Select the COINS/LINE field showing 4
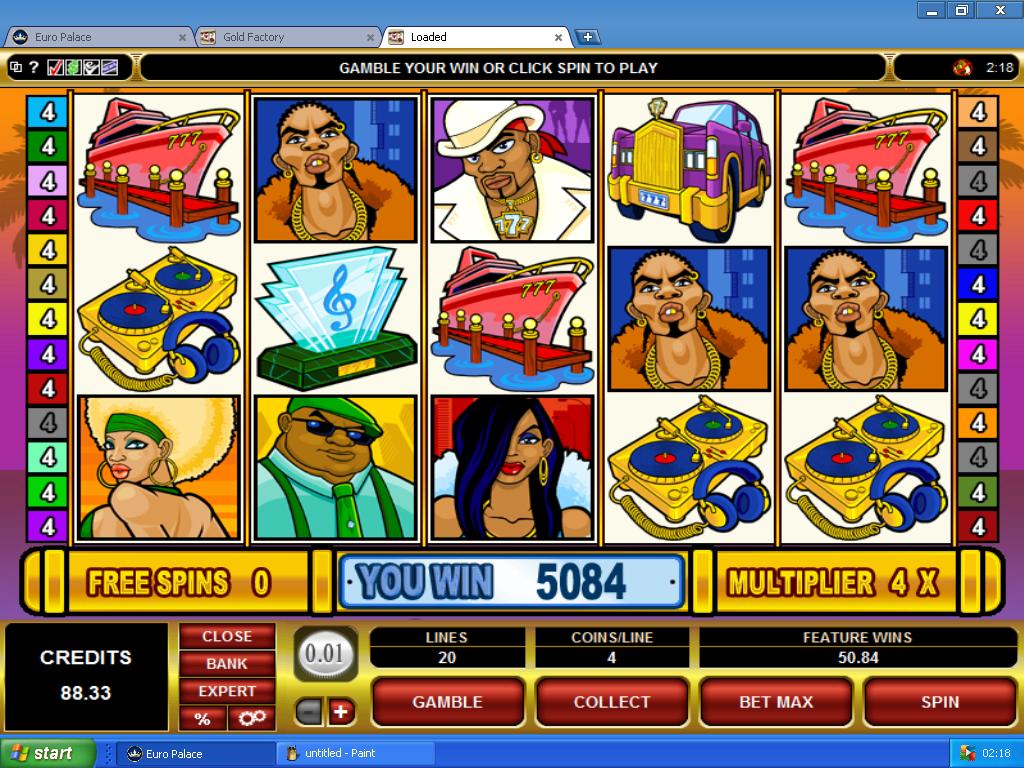This screenshot has width=1024, height=768. coord(611,657)
